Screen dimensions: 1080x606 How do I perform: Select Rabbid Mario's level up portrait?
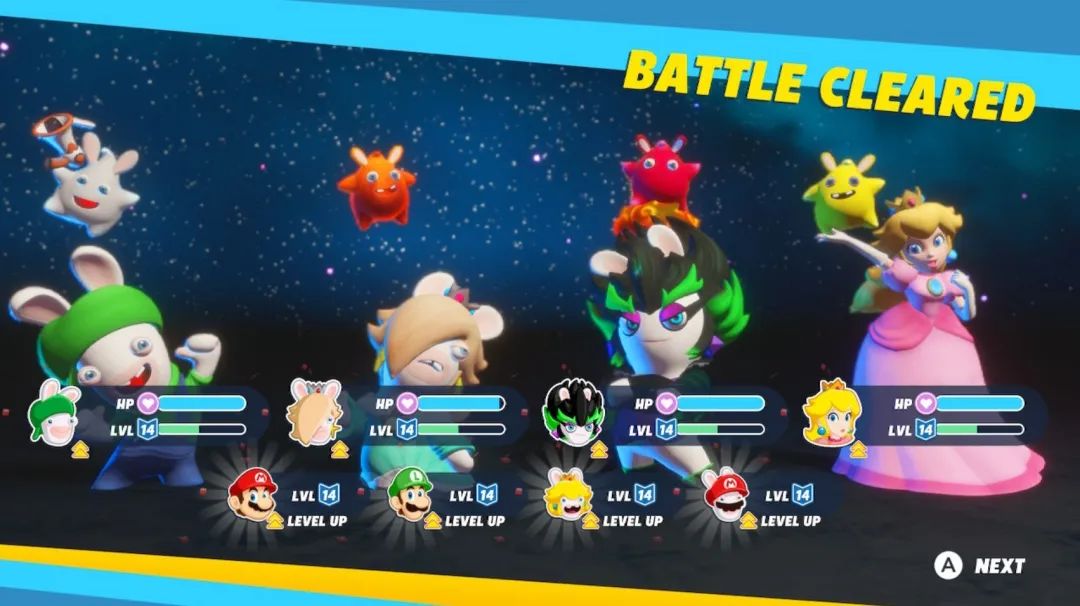point(726,494)
